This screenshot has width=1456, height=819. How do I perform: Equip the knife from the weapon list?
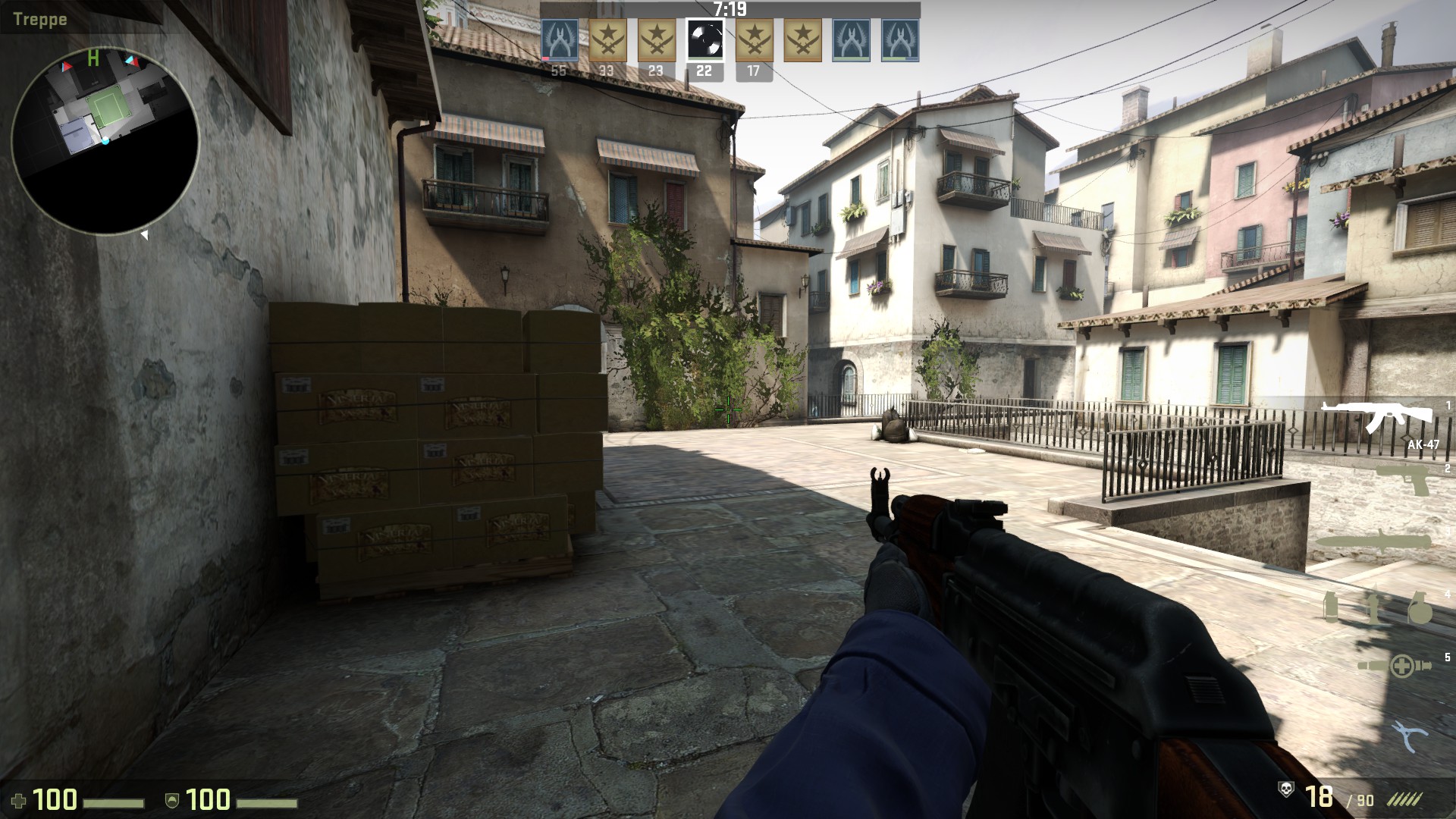pyautogui.click(x=1373, y=543)
